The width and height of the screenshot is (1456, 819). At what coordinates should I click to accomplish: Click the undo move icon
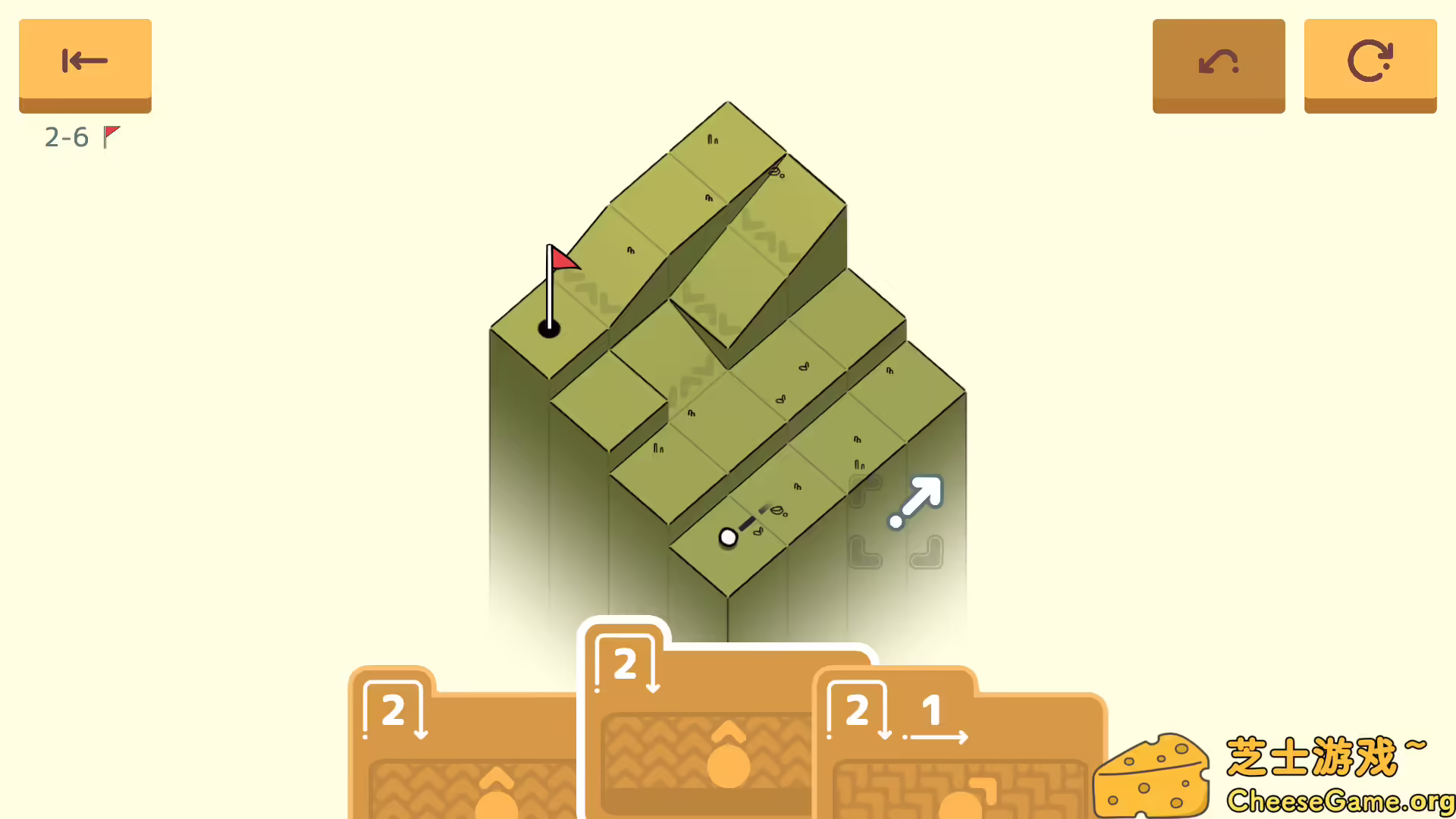click(1218, 61)
